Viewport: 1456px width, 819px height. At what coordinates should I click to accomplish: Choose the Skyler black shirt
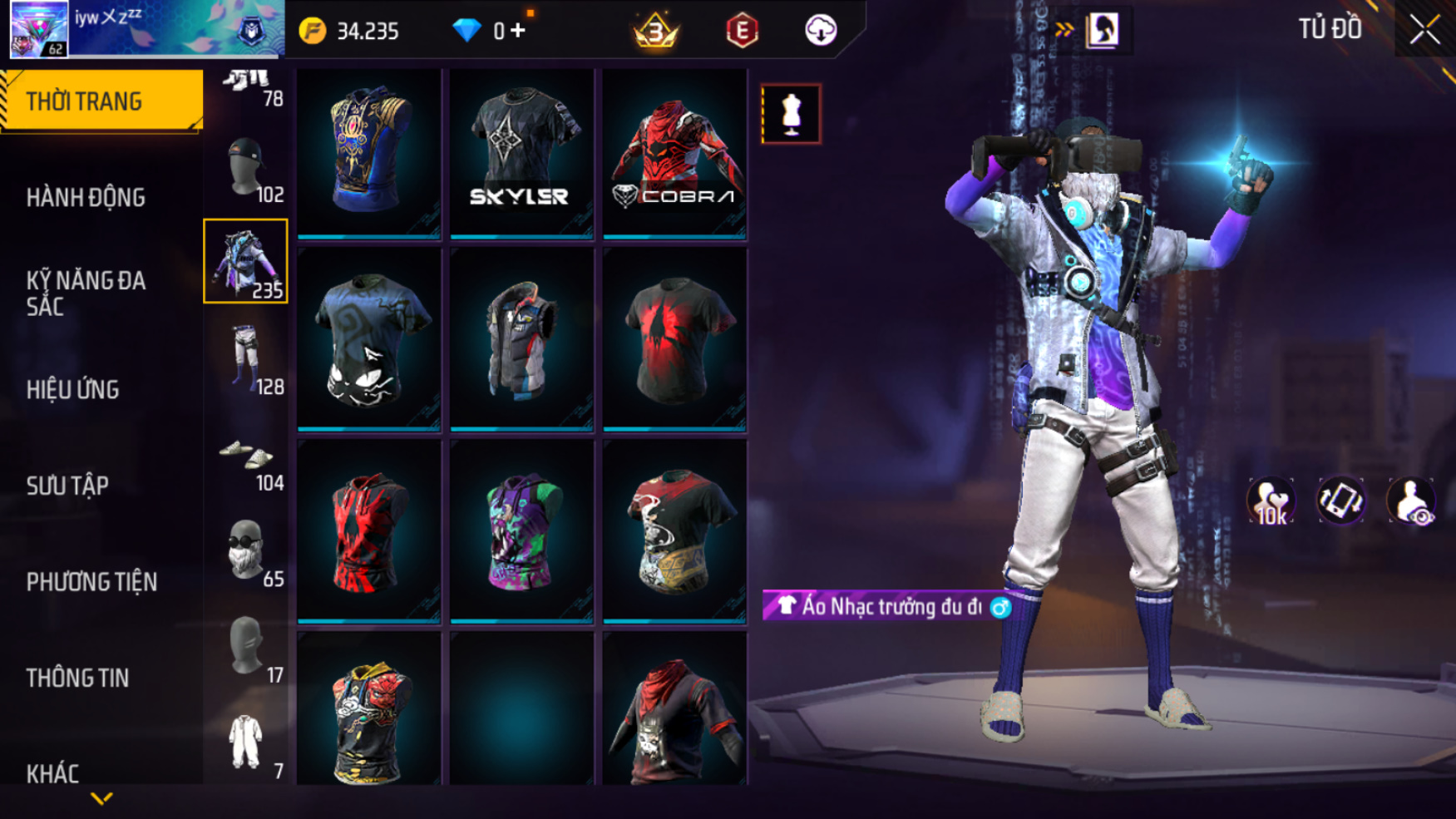point(521,154)
